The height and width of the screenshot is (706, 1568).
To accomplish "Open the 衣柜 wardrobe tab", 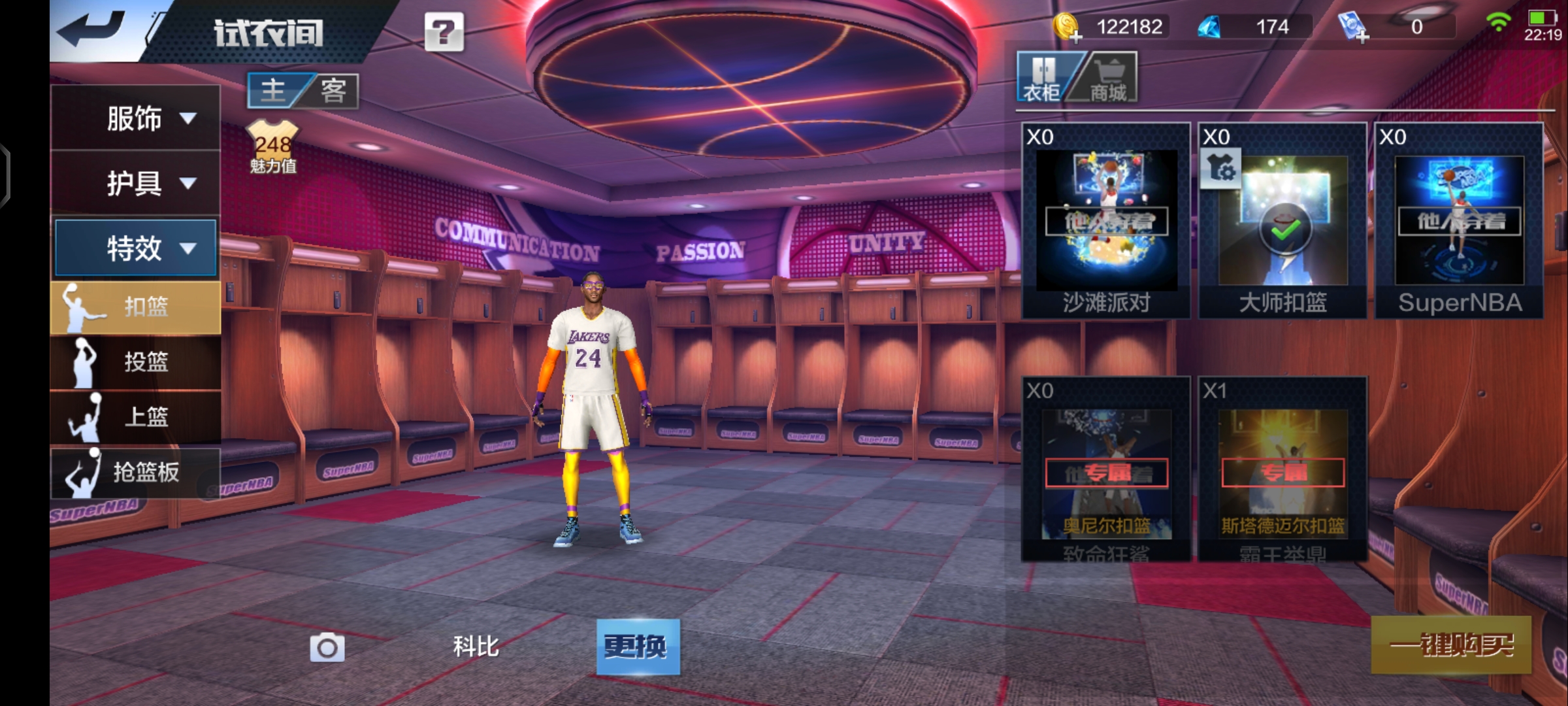I will click(1042, 78).
